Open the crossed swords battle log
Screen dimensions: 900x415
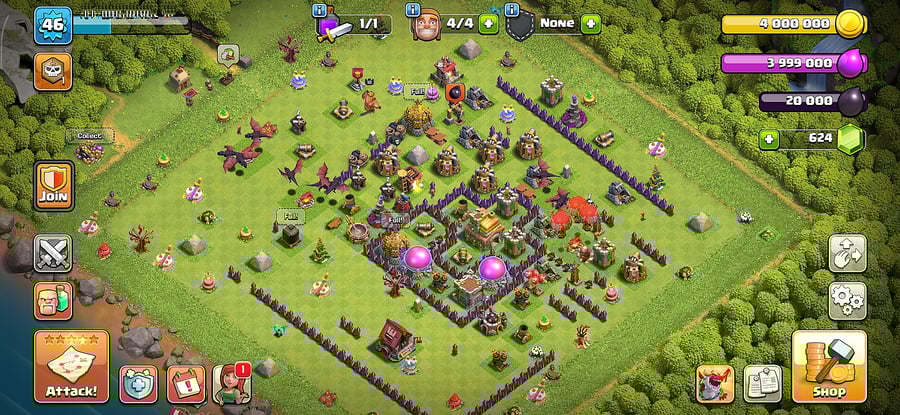pyautogui.click(x=53, y=253)
